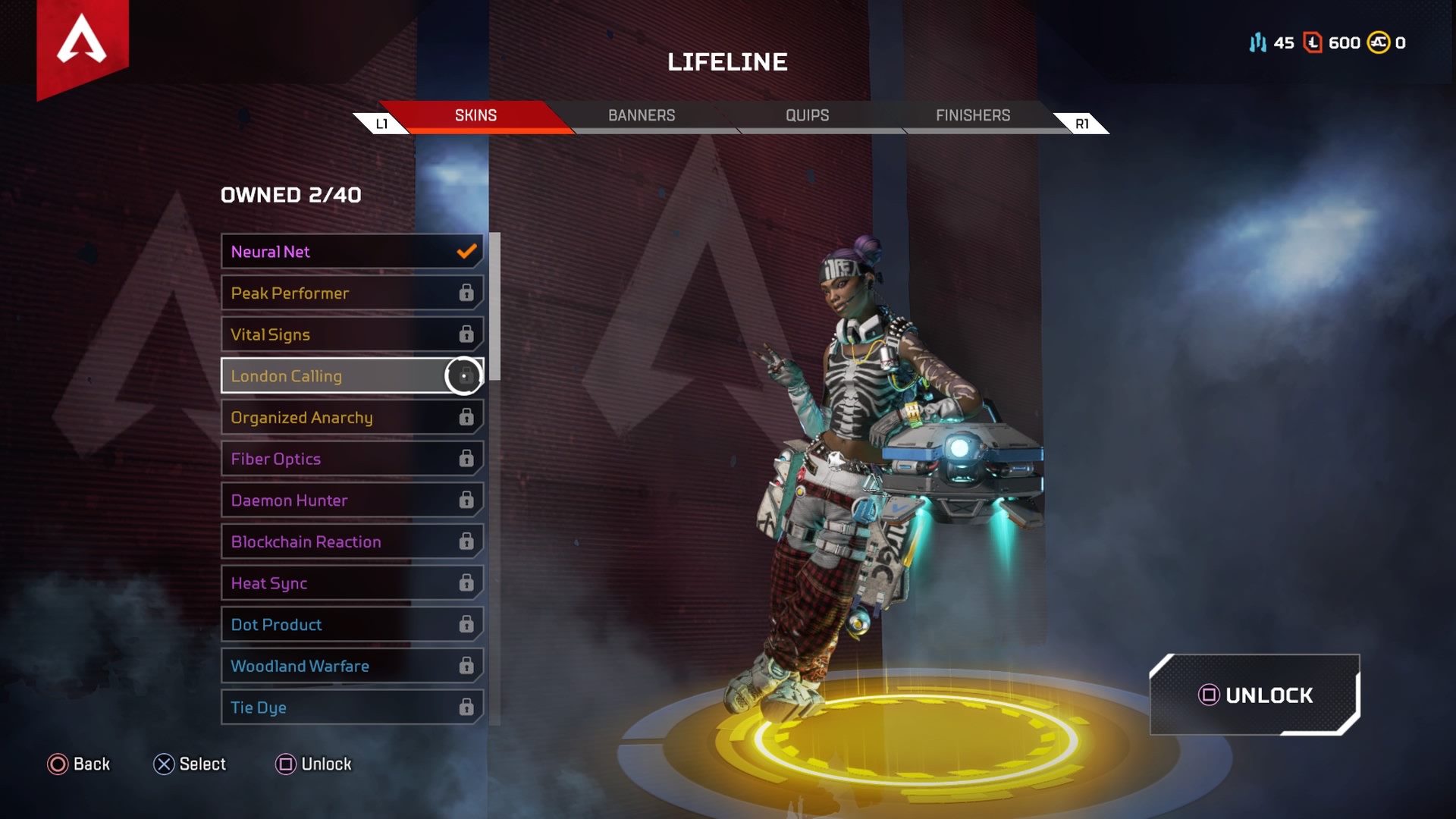
Task: Click the lock toggle on Tie Dye
Action: pyautogui.click(x=466, y=707)
